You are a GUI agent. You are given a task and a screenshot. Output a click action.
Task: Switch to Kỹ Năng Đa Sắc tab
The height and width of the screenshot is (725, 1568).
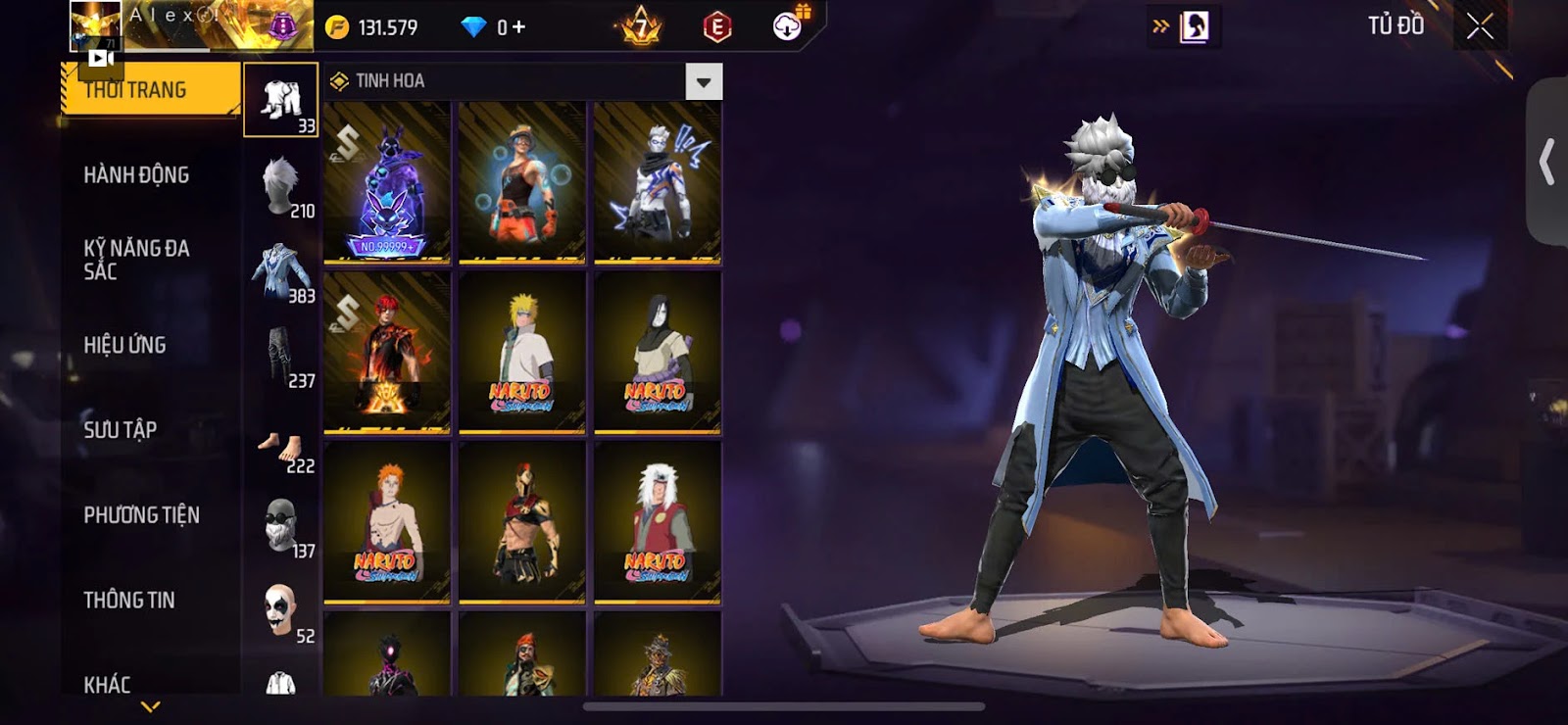pyautogui.click(x=136, y=260)
